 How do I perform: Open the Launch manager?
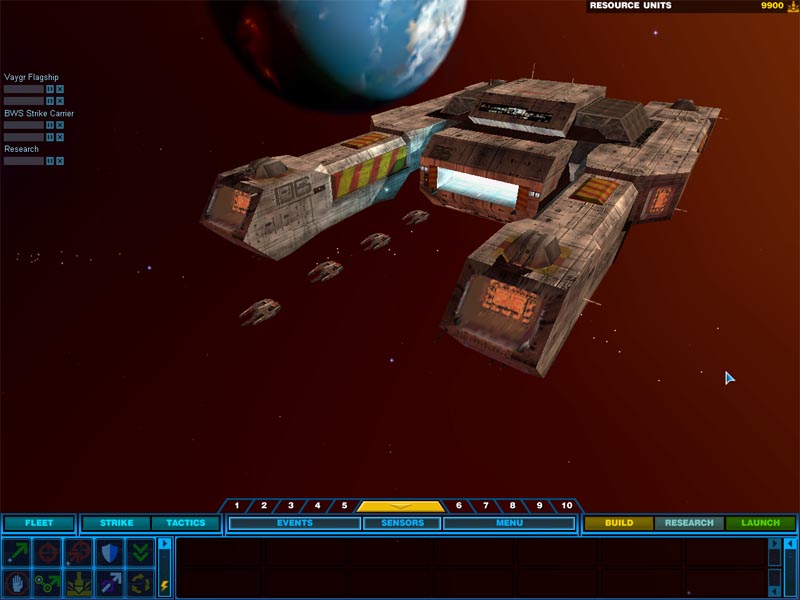click(x=760, y=523)
